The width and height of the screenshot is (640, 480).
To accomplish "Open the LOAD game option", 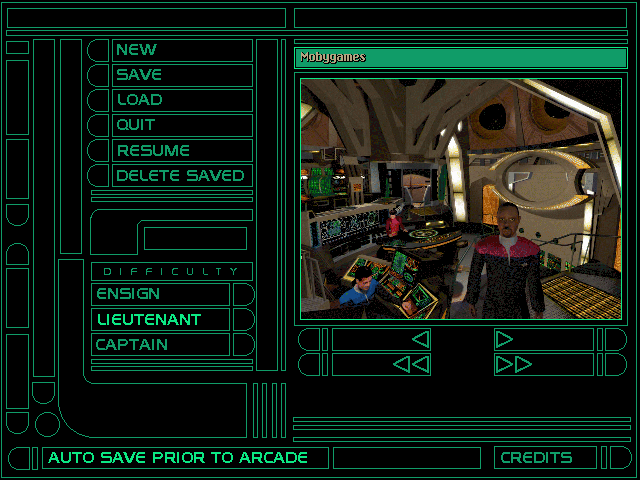I will pyautogui.click(x=181, y=100).
